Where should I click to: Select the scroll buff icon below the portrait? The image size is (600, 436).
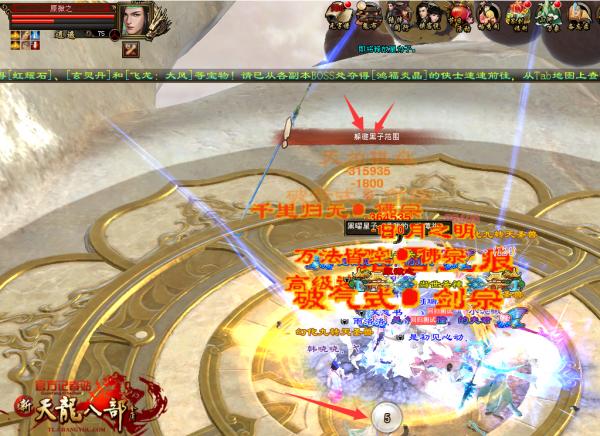[x=129, y=50]
